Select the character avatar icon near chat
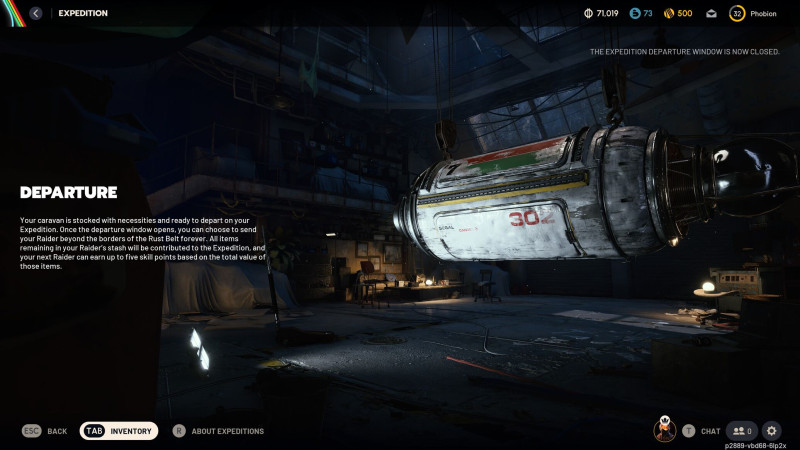This screenshot has height=450, width=800. click(664, 430)
